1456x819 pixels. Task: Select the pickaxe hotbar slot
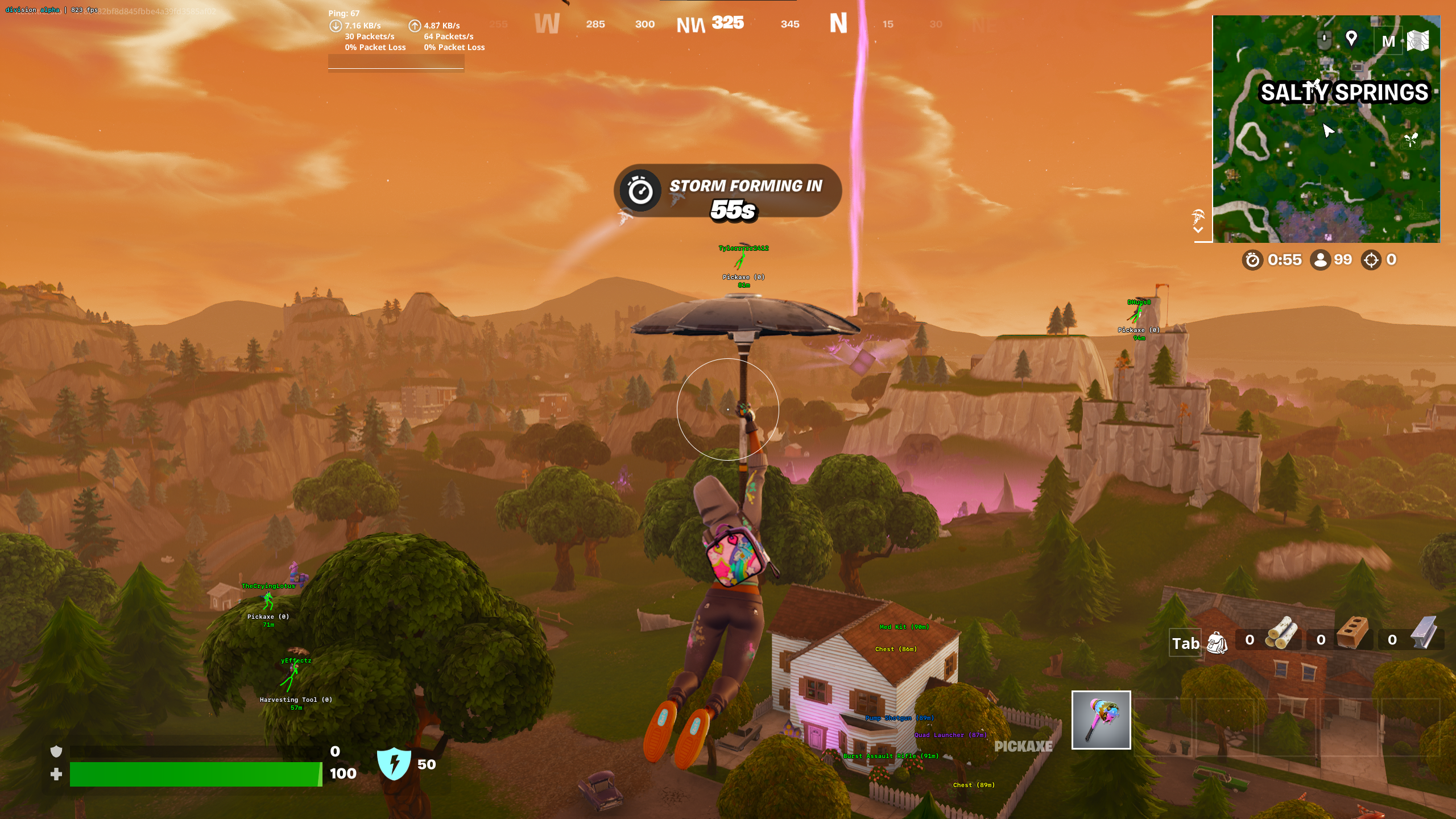(1101, 720)
